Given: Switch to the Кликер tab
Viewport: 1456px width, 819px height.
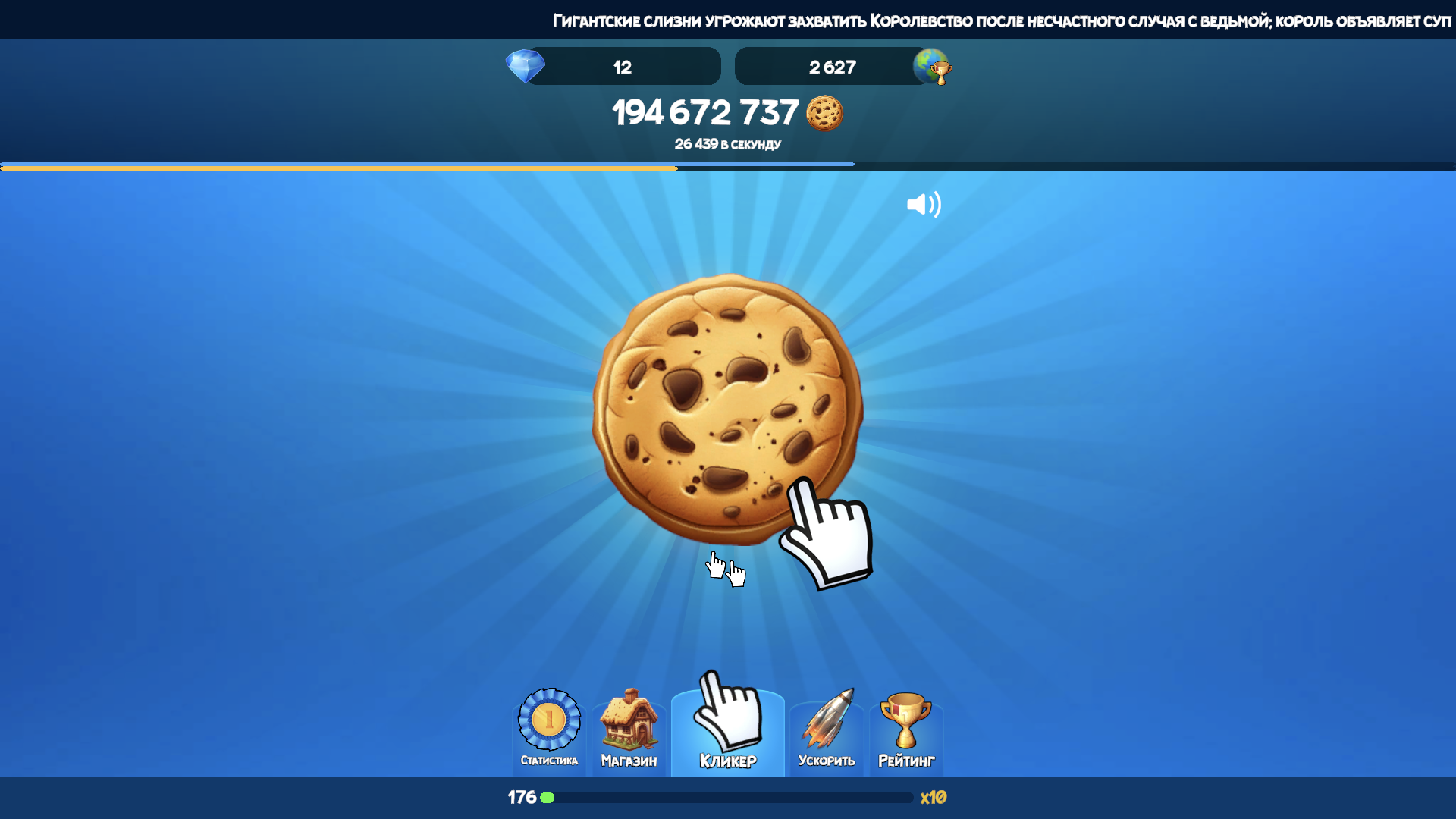Looking at the screenshot, I should (727, 728).
